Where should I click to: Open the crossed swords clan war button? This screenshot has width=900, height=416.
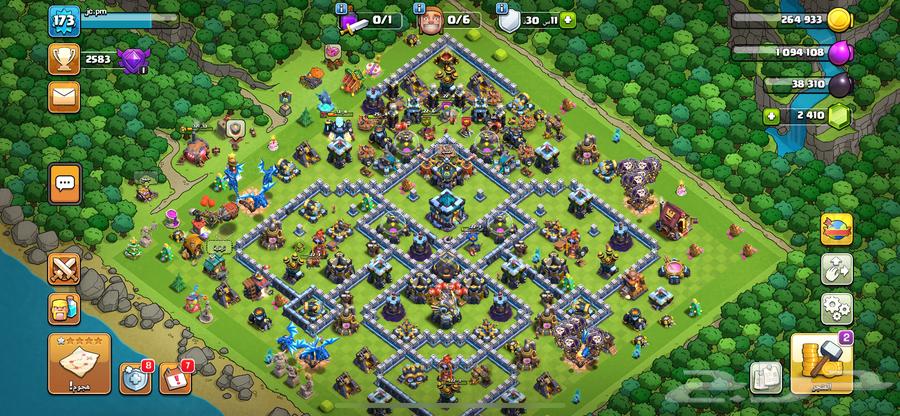click(x=64, y=268)
